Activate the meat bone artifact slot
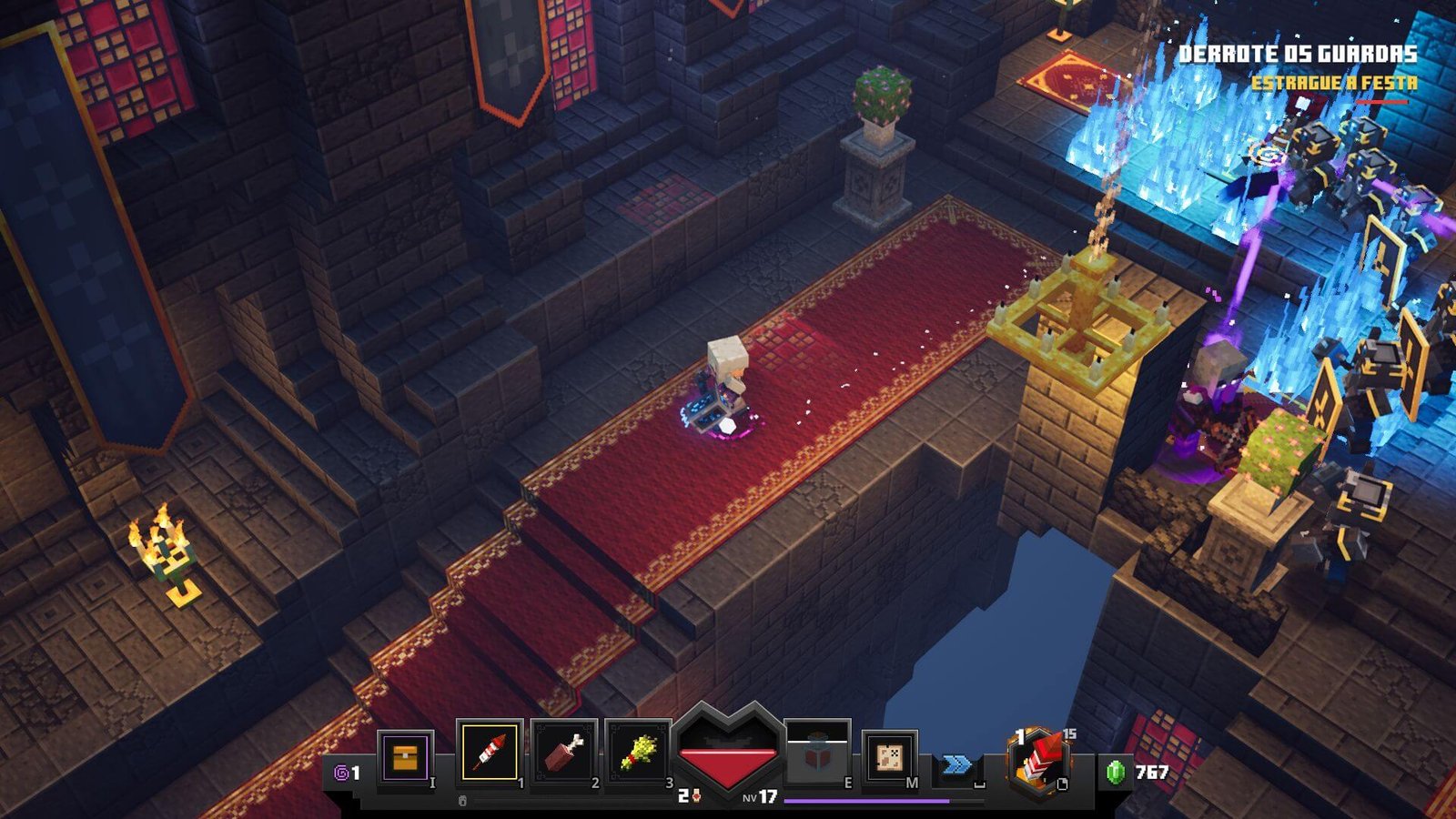 click(x=564, y=753)
